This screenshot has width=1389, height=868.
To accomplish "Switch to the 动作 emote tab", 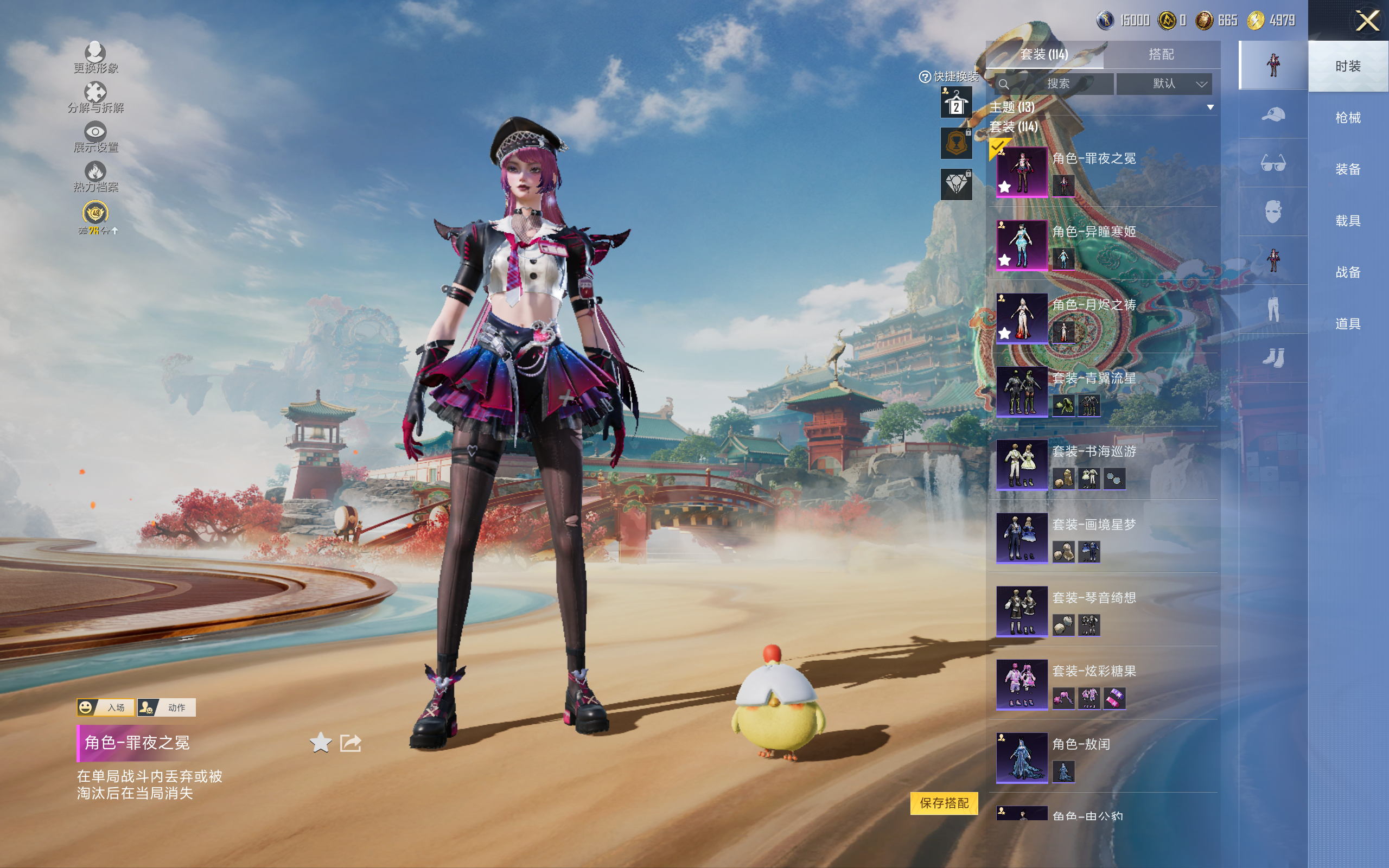I will tap(167, 707).
